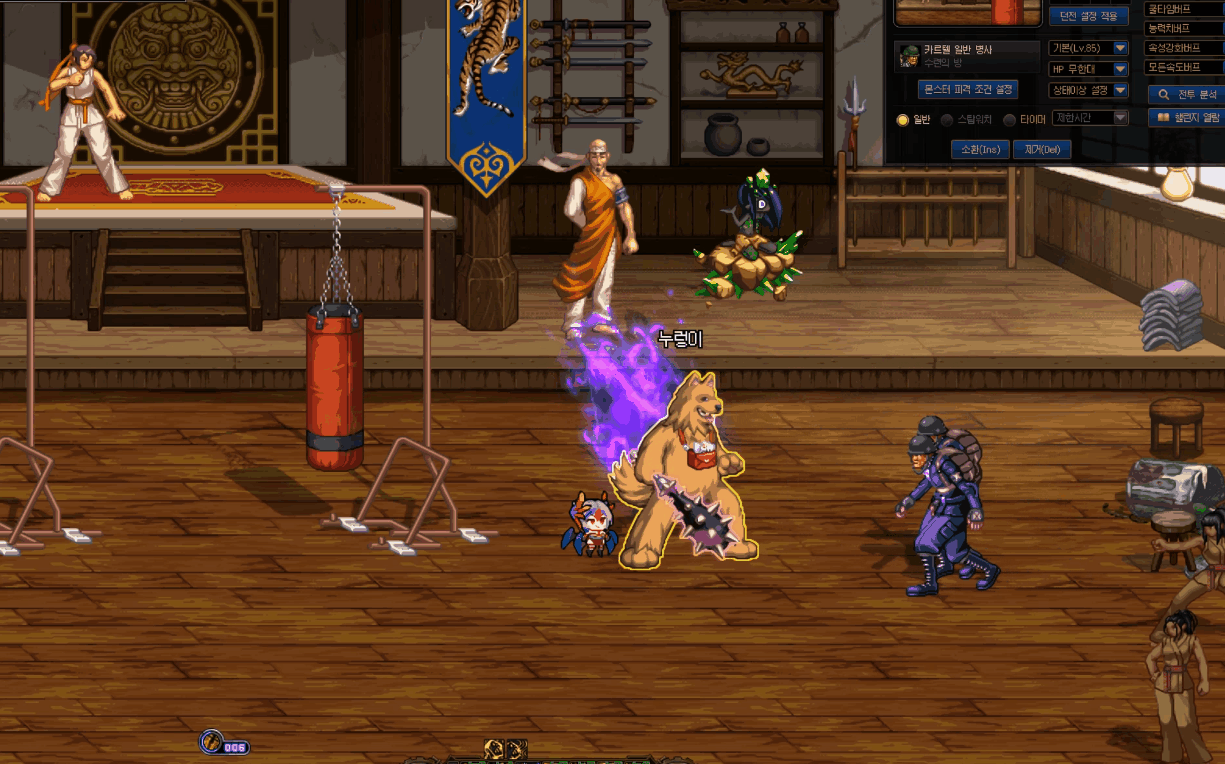Summon a monster with 소환(Ins)
Screen dimensions: 1225x764
979,149
